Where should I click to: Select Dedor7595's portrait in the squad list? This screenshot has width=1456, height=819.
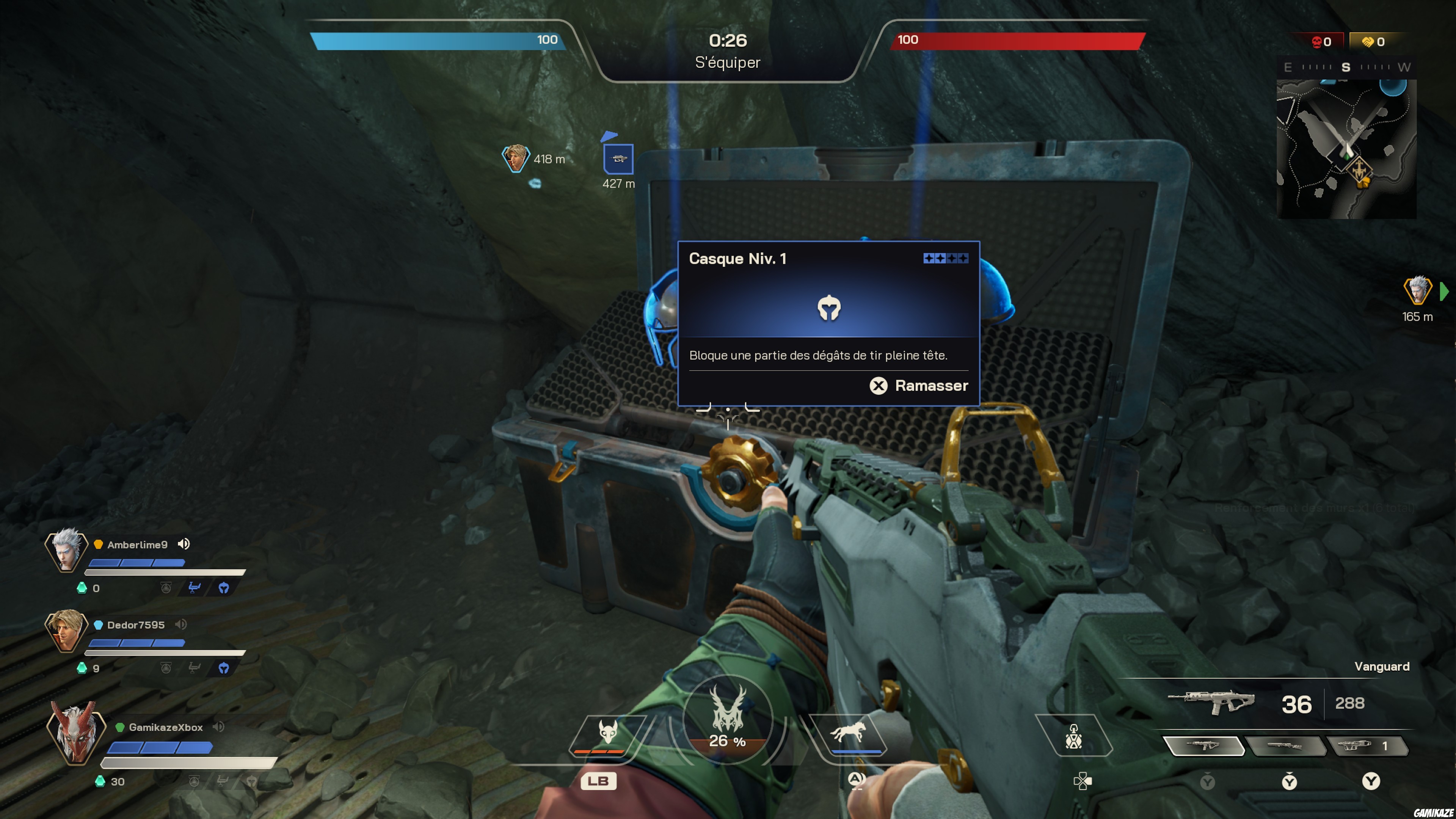(66, 630)
